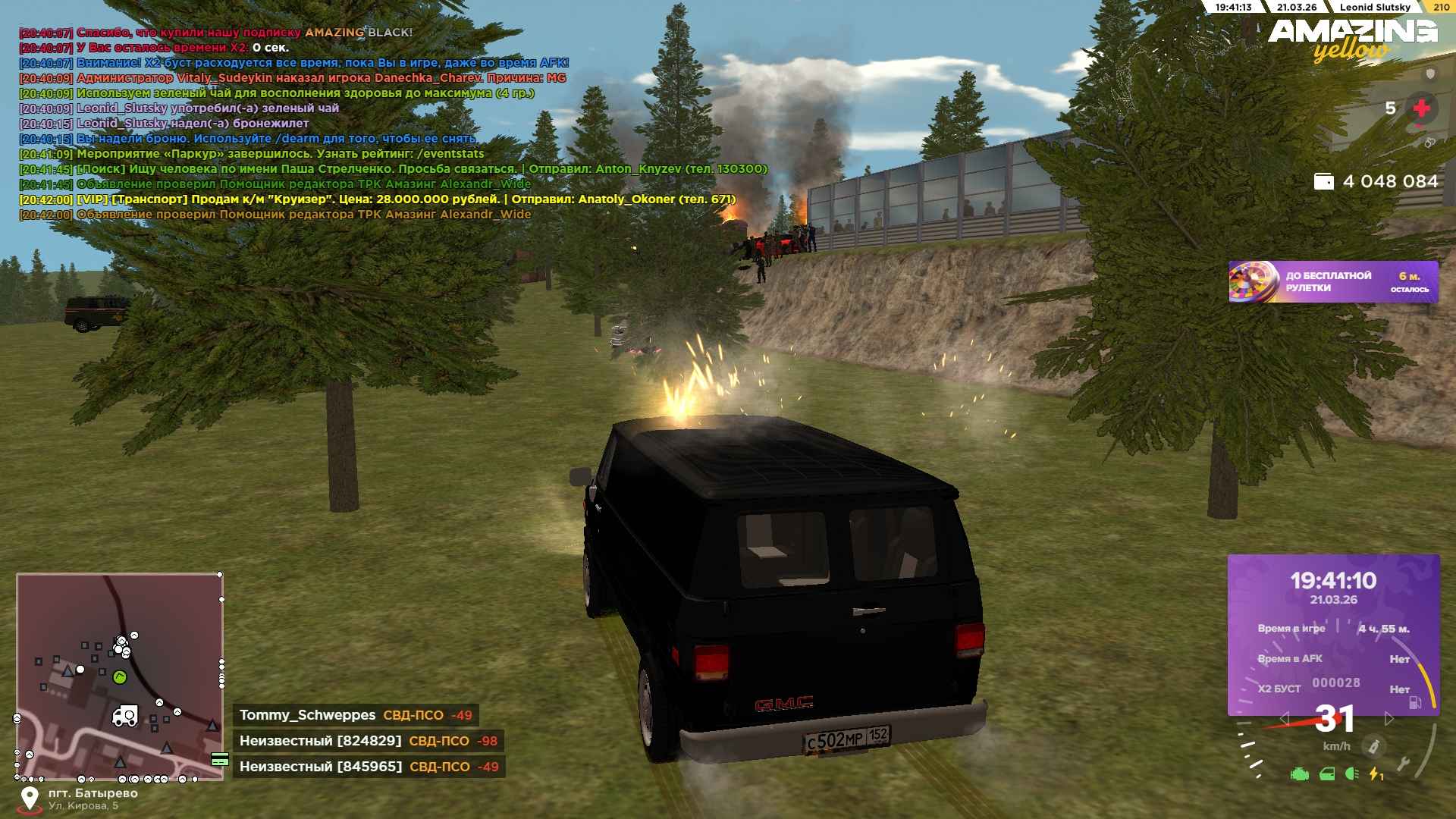This screenshot has width=1456, height=819.
Task: Click the left turn signal arrow
Action: 1284,718
